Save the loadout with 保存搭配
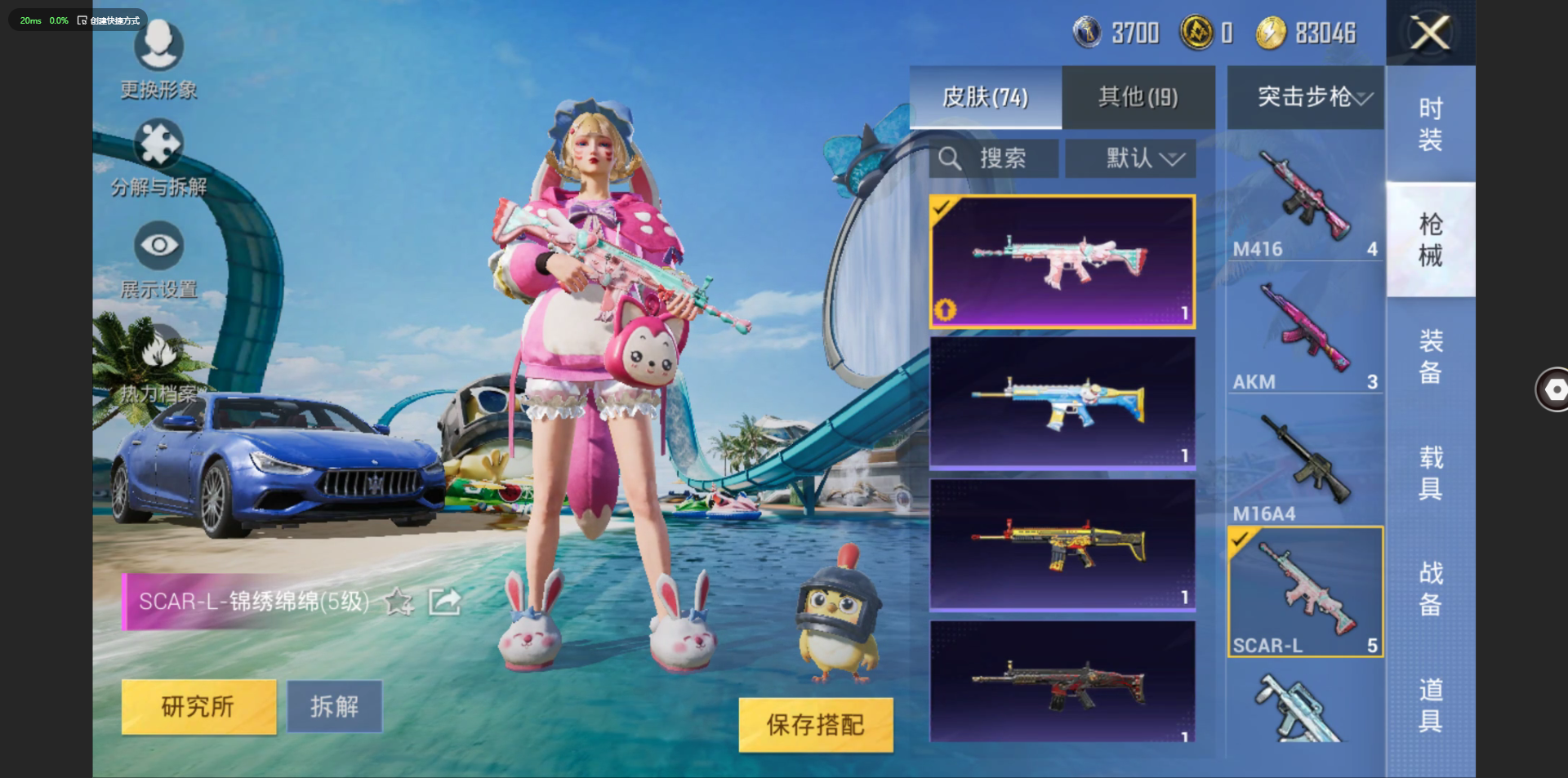 pyautogui.click(x=815, y=724)
